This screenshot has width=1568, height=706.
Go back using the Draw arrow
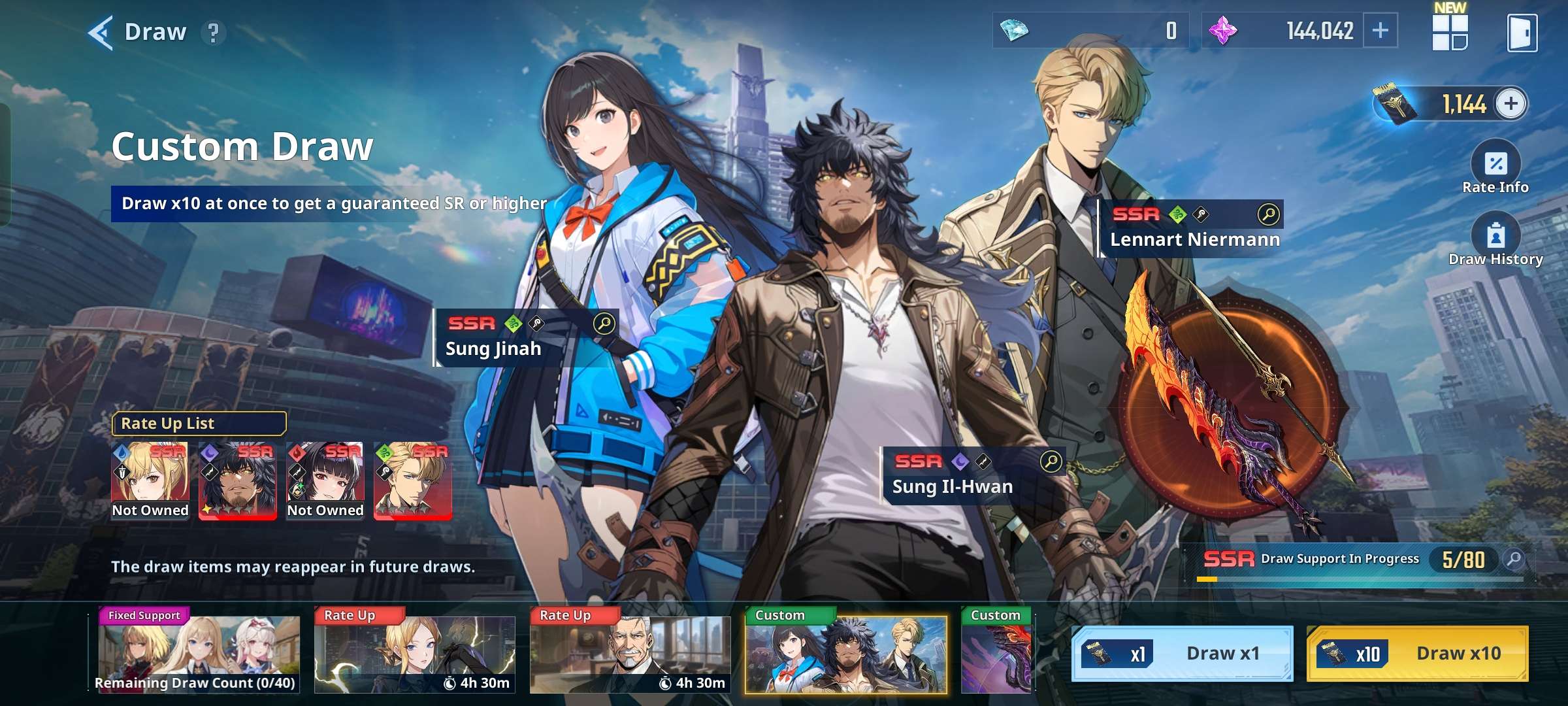pyautogui.click(x=101, y=32)
